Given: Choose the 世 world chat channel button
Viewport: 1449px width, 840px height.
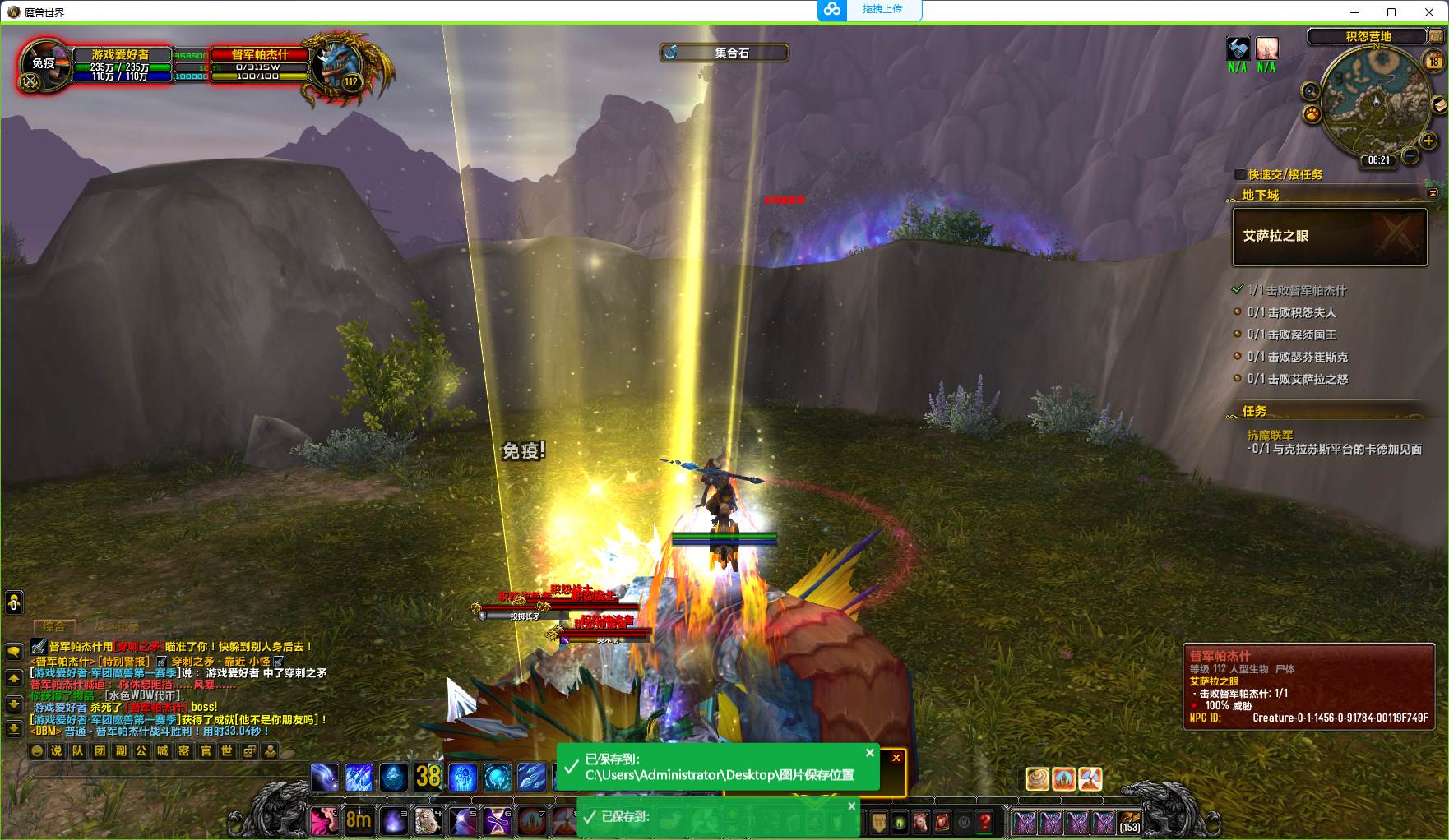Looking at the screenshot, I should coord(227,750).
